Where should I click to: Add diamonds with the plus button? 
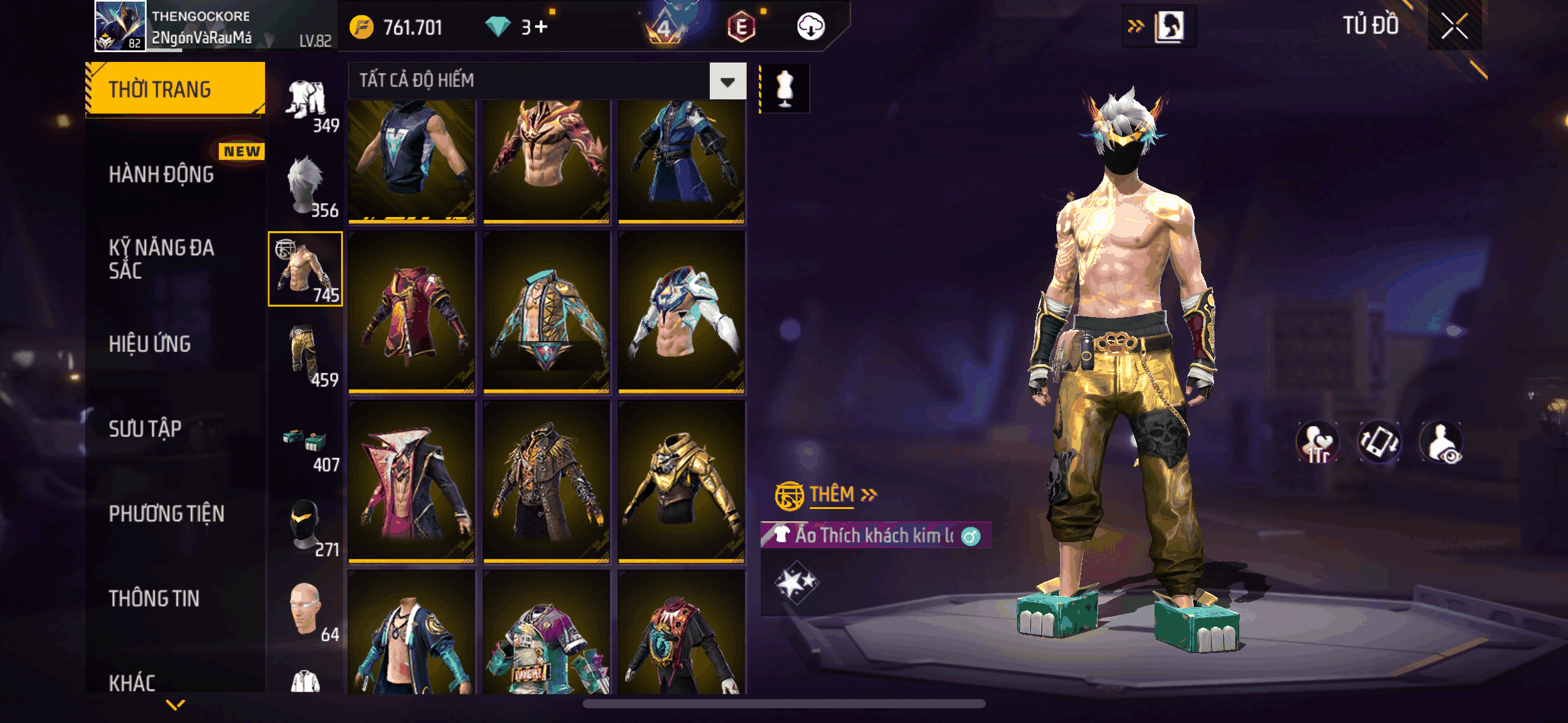541,27
